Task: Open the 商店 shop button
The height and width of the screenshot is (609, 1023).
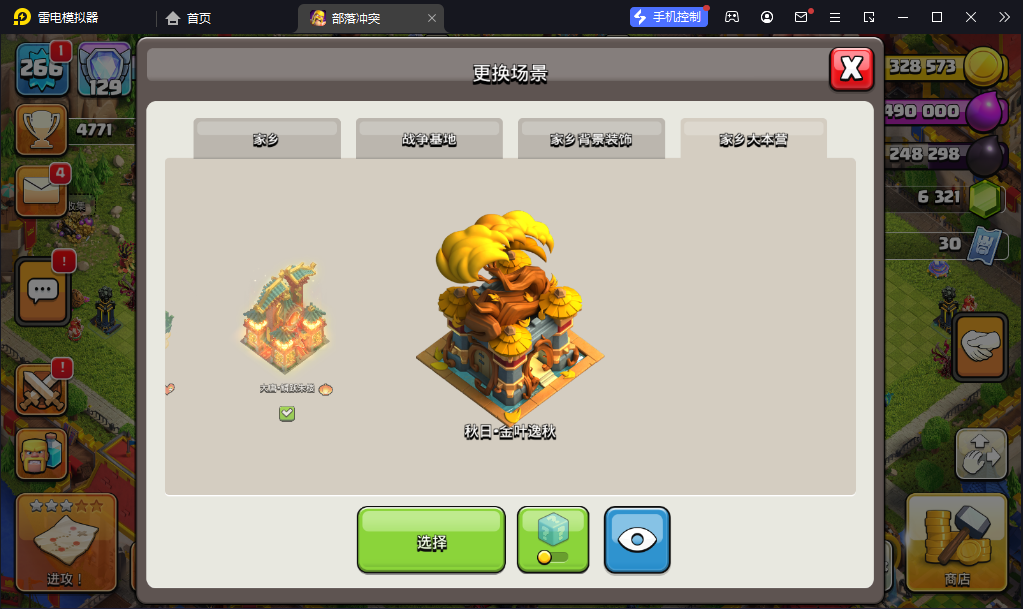Action: click(956, 542)
